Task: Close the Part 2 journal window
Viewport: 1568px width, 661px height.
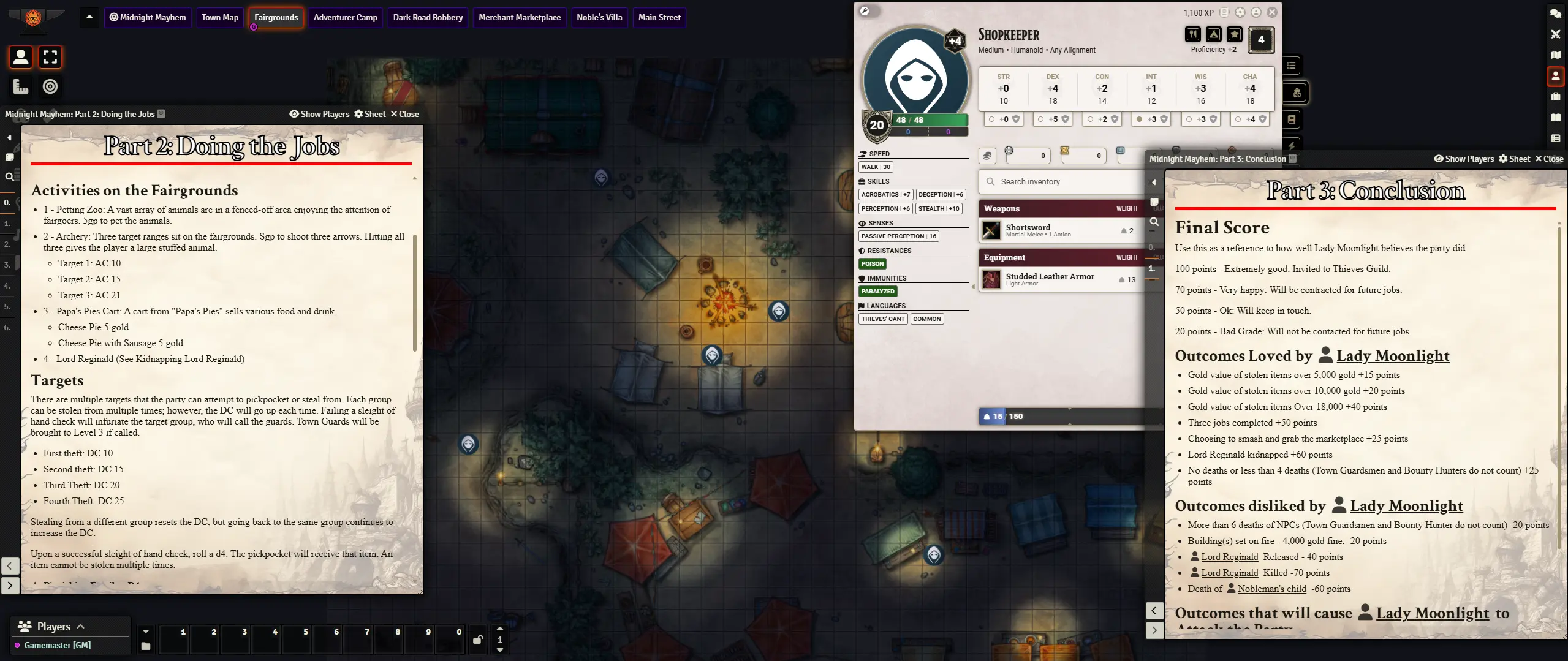Action: tap(405, 114)
